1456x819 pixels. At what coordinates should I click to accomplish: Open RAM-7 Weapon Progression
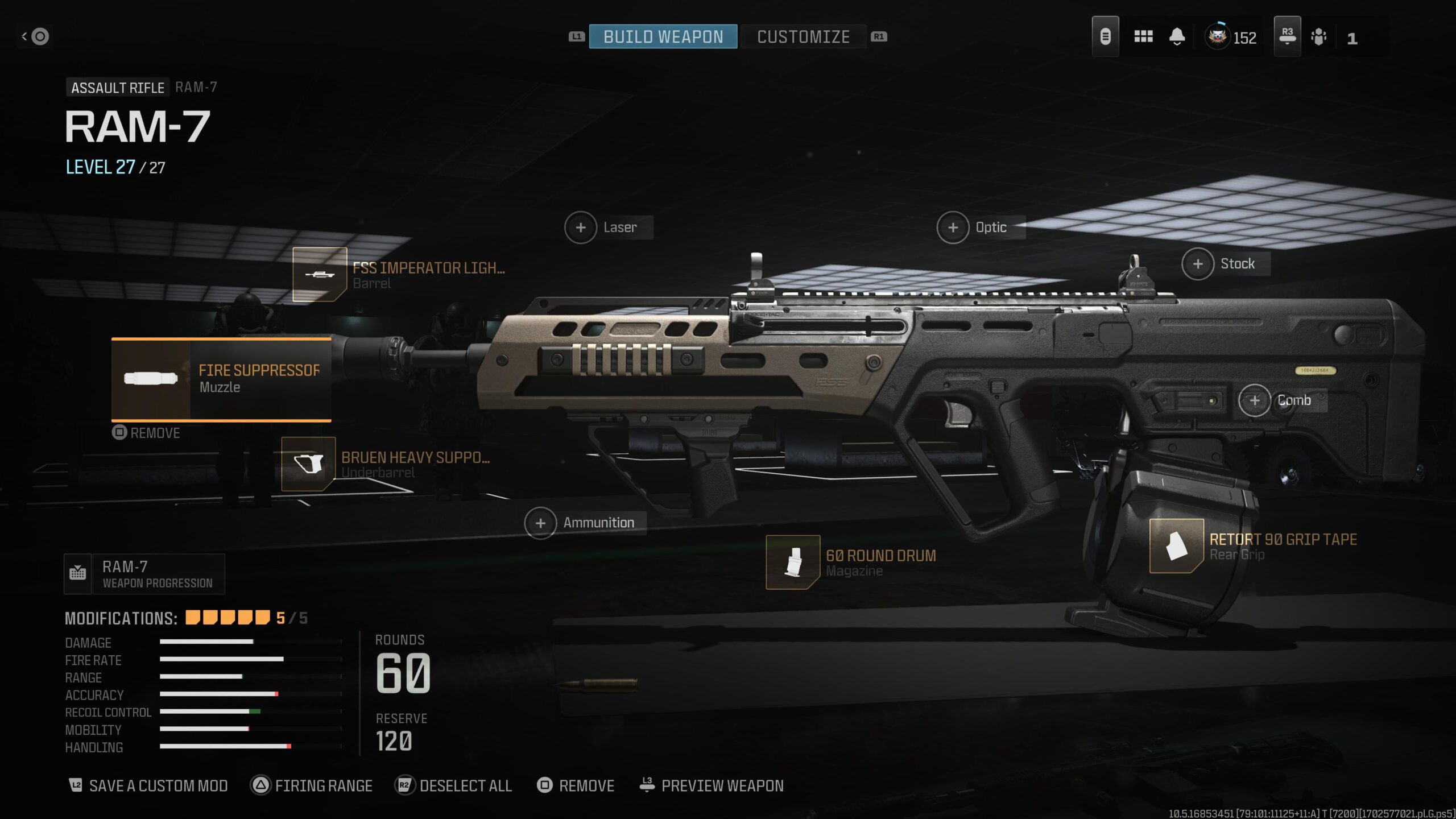pyautogui.click(x=144, y=574)
